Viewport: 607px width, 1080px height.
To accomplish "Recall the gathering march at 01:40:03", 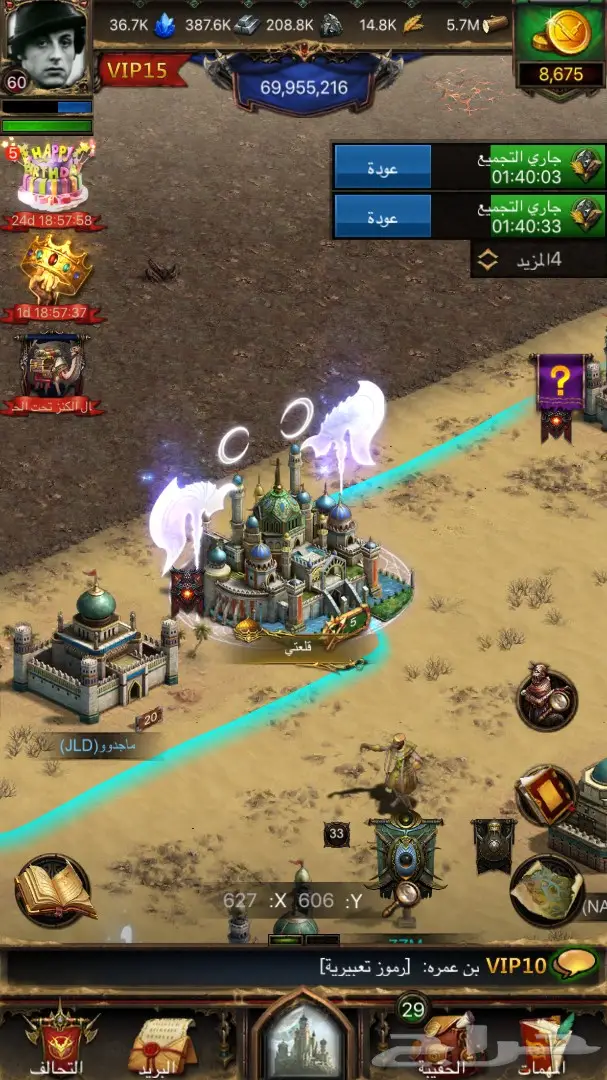I will point(382,167).
